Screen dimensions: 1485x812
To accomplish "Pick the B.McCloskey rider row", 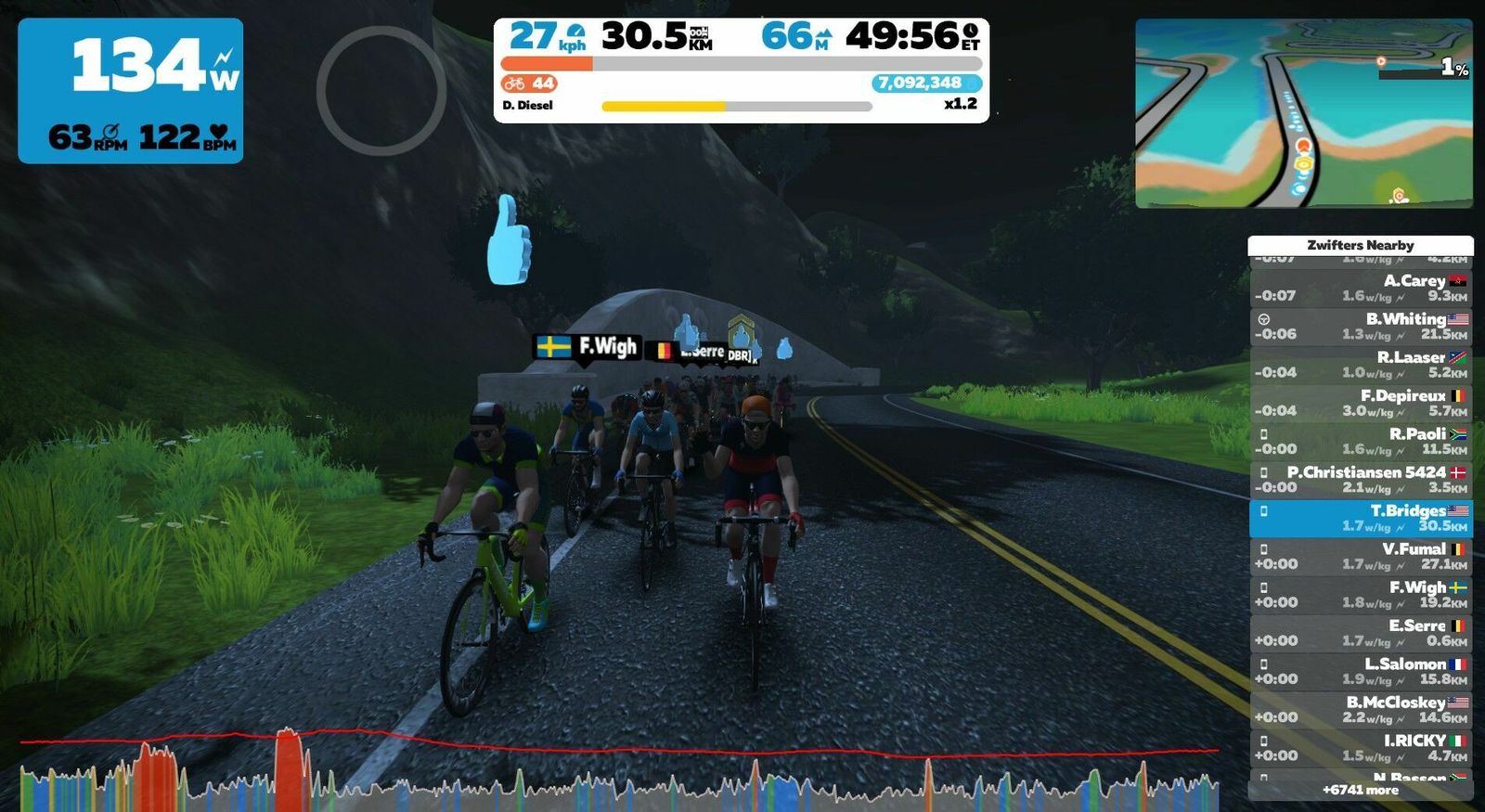I will tap(1360, 709).
